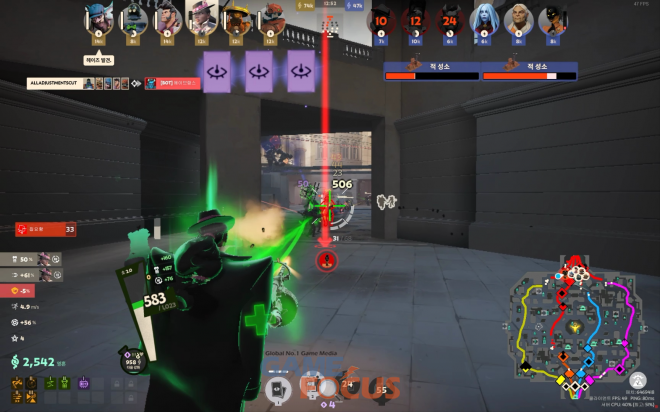The height and width of the screenshot is (412, 660).
Task: Click enemy portrait showing respawn timer 10
Action: click(380, 20)
